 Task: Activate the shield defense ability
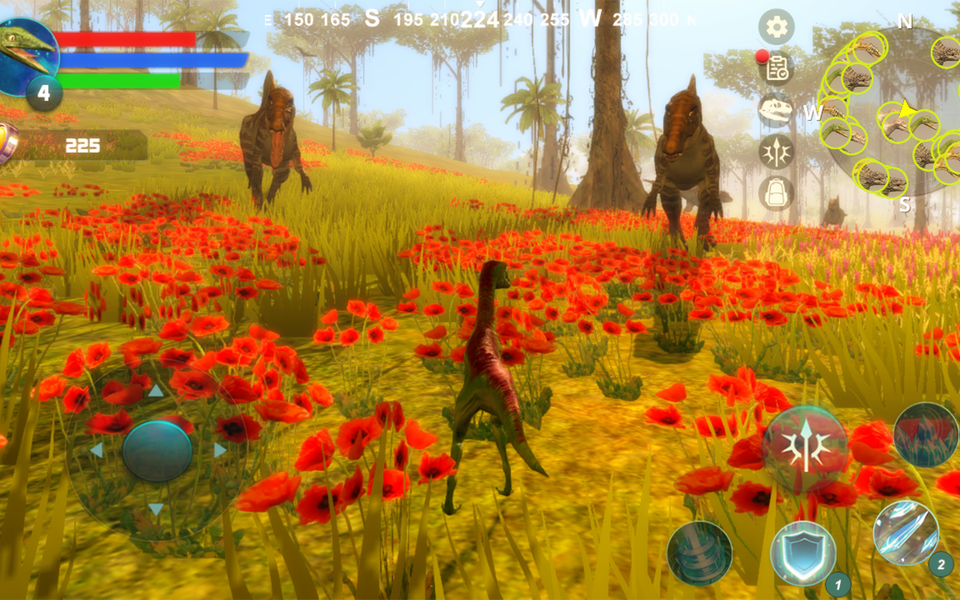803,553
